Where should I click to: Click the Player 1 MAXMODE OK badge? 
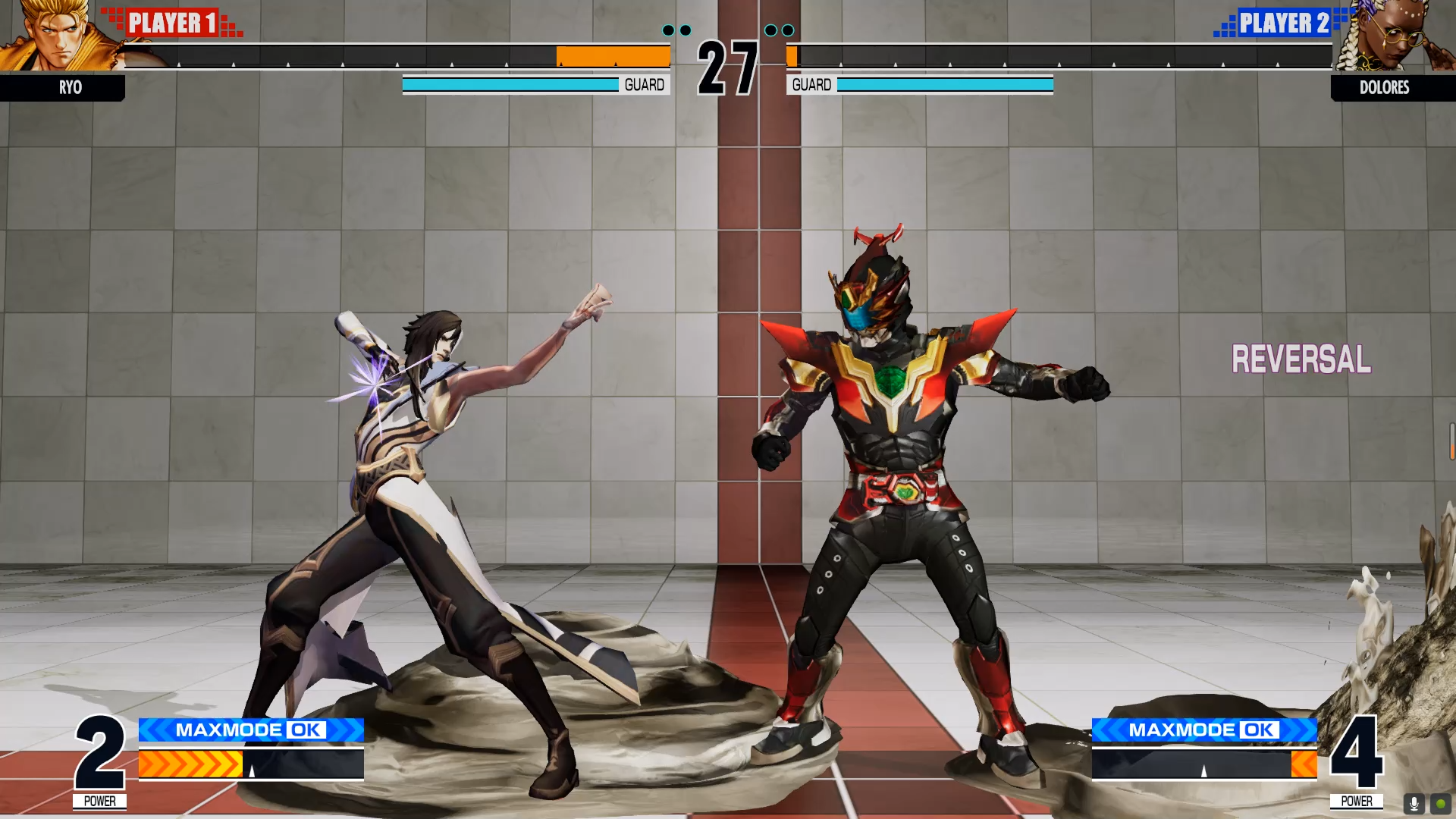click(x=250, y=730)
